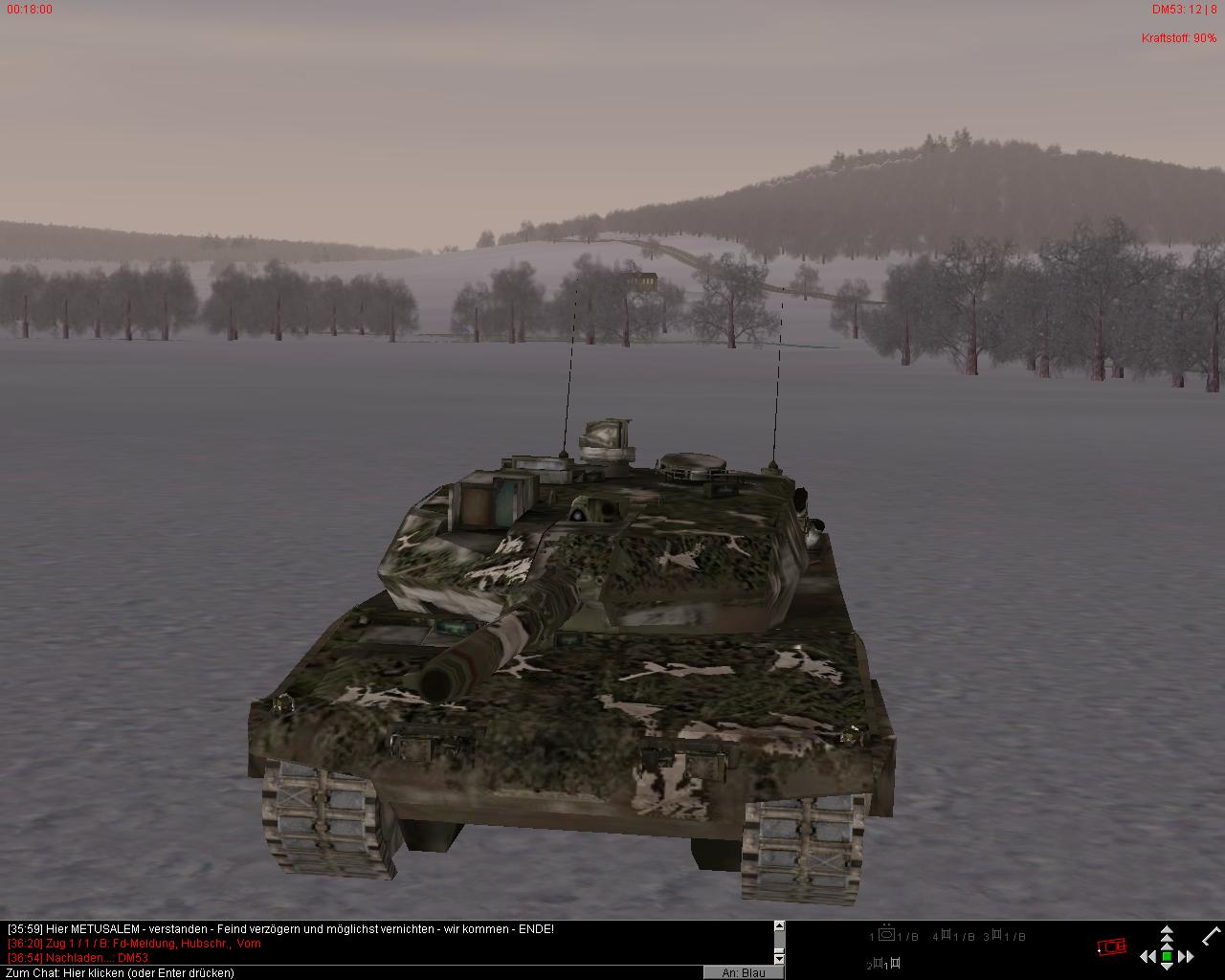Select unit 4 in the platoon list

947,935
